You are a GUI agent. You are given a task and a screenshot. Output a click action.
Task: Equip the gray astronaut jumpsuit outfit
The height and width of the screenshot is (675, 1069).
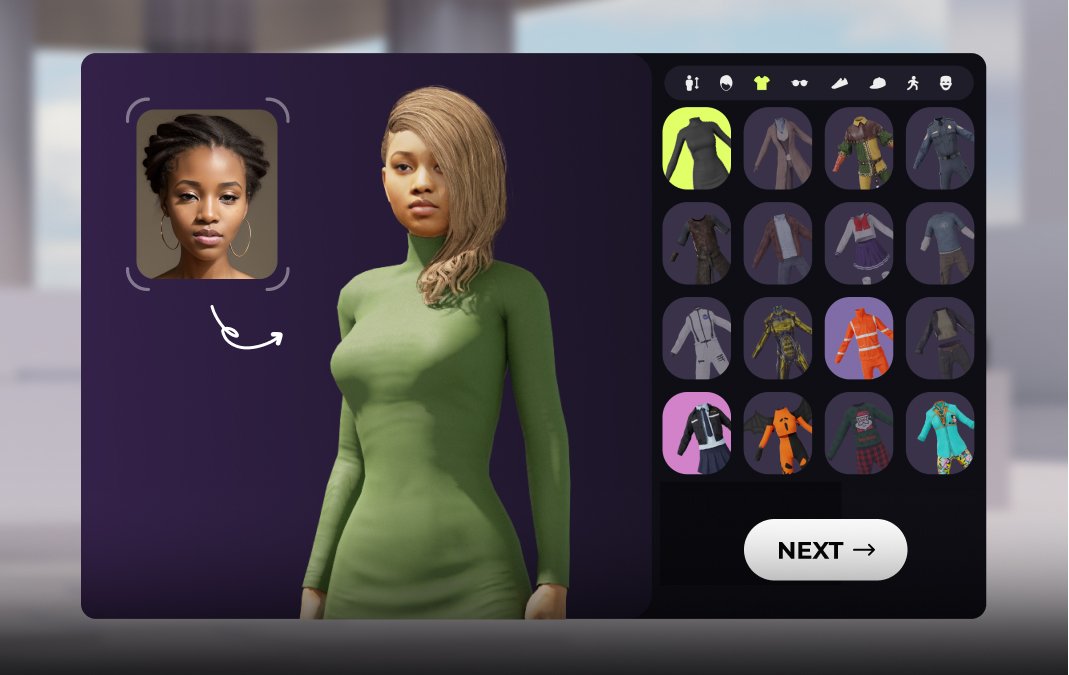coord(697,338)
